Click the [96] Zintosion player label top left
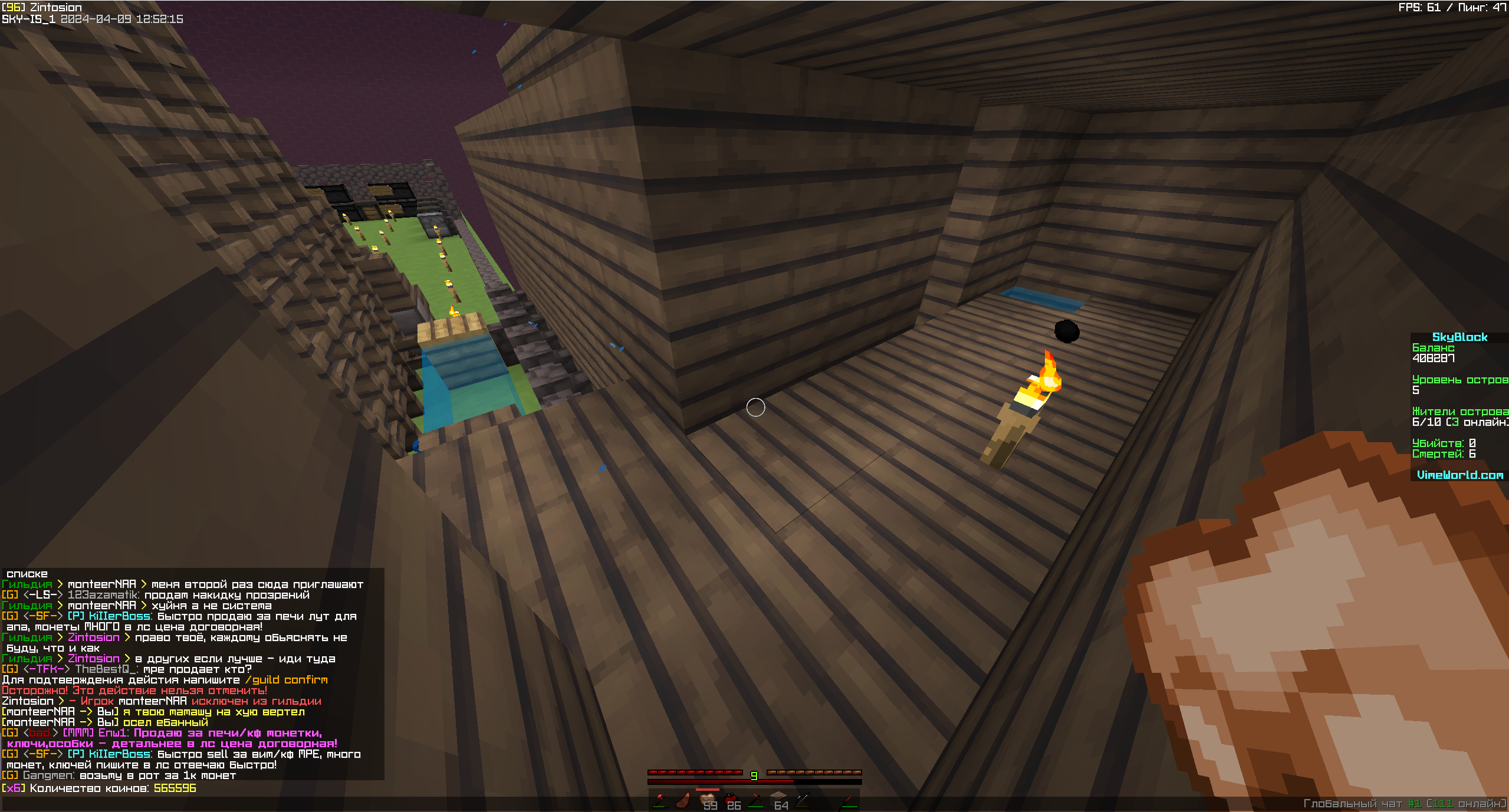The height and width of the screenshot is (812, 1509). (x=41, y=7)
